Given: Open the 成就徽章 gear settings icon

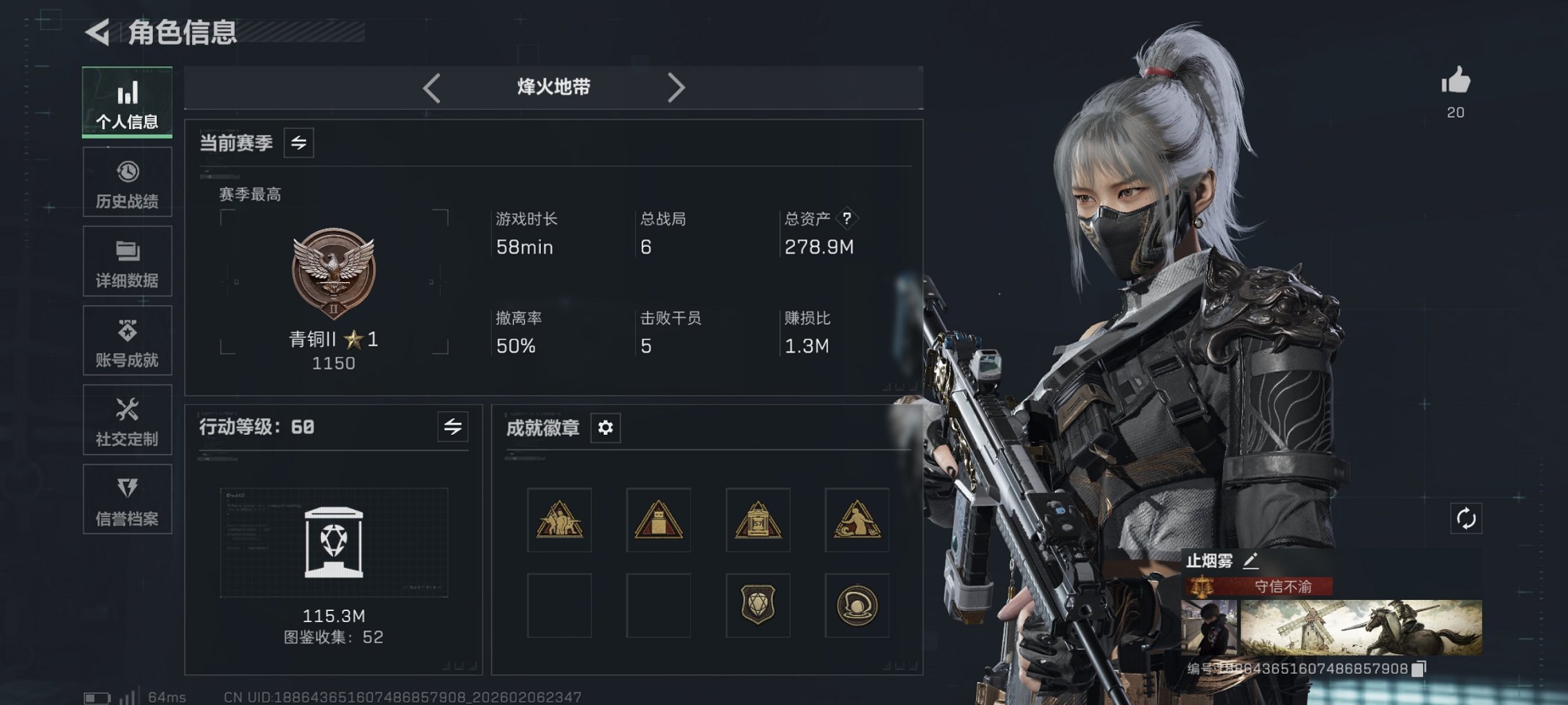Looking at the screenshot, I should click(606, 428).
